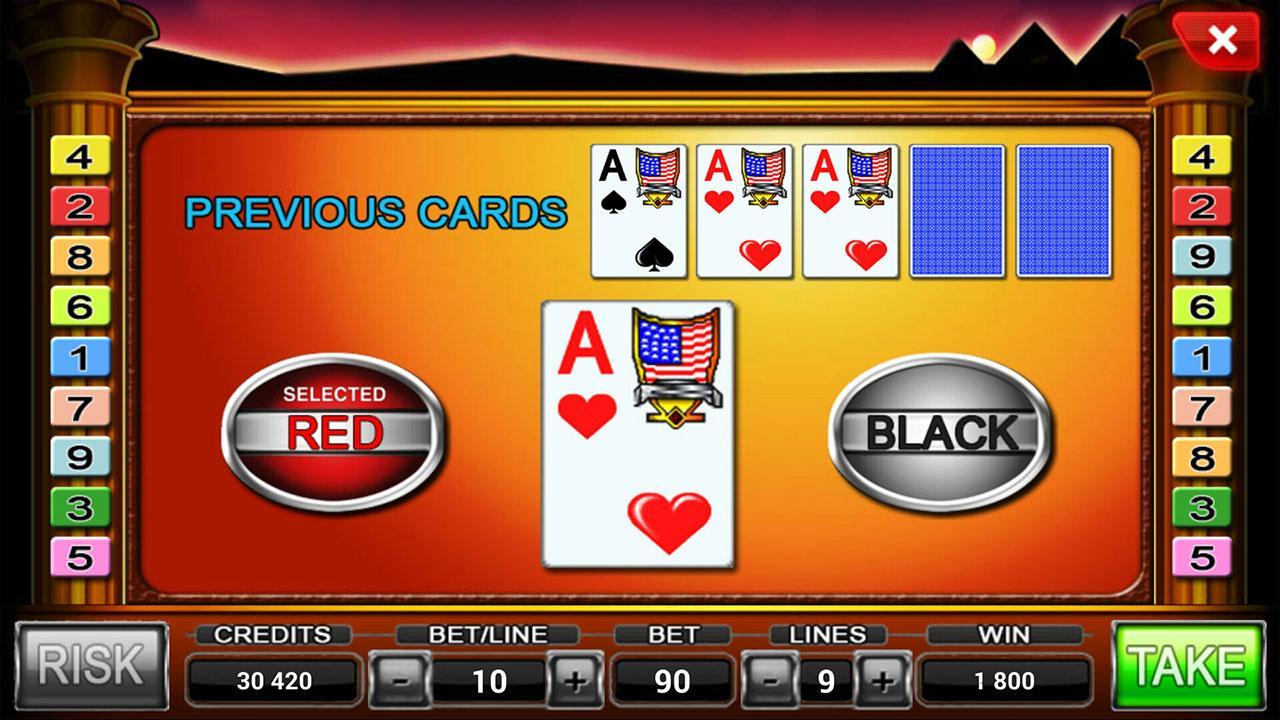Screen dimensions: 1280x720
Task: Click the third revealed previous card
Action: [x=851, y=208]
